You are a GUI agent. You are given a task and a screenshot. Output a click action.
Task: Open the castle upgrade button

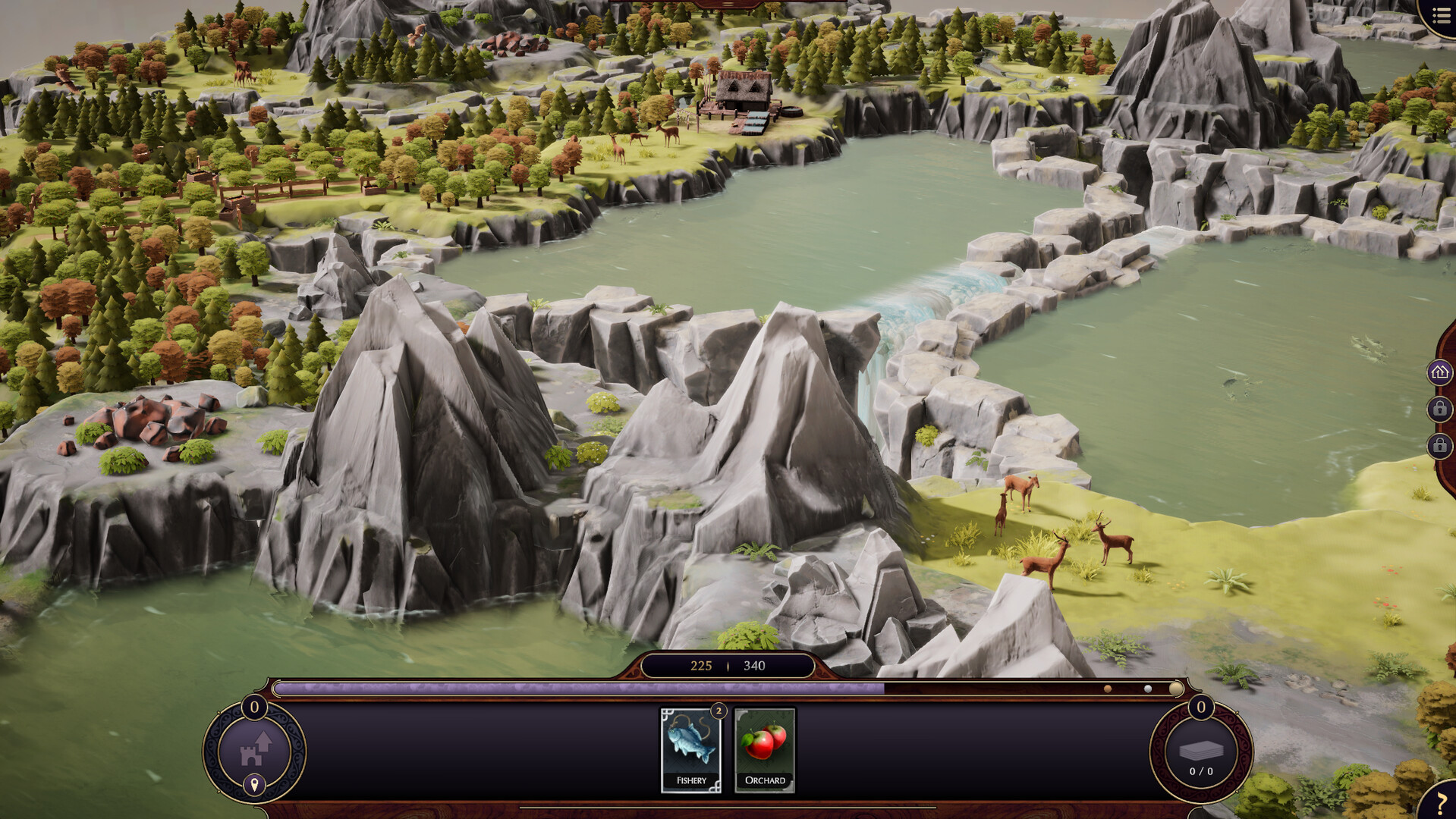[255, 748]
